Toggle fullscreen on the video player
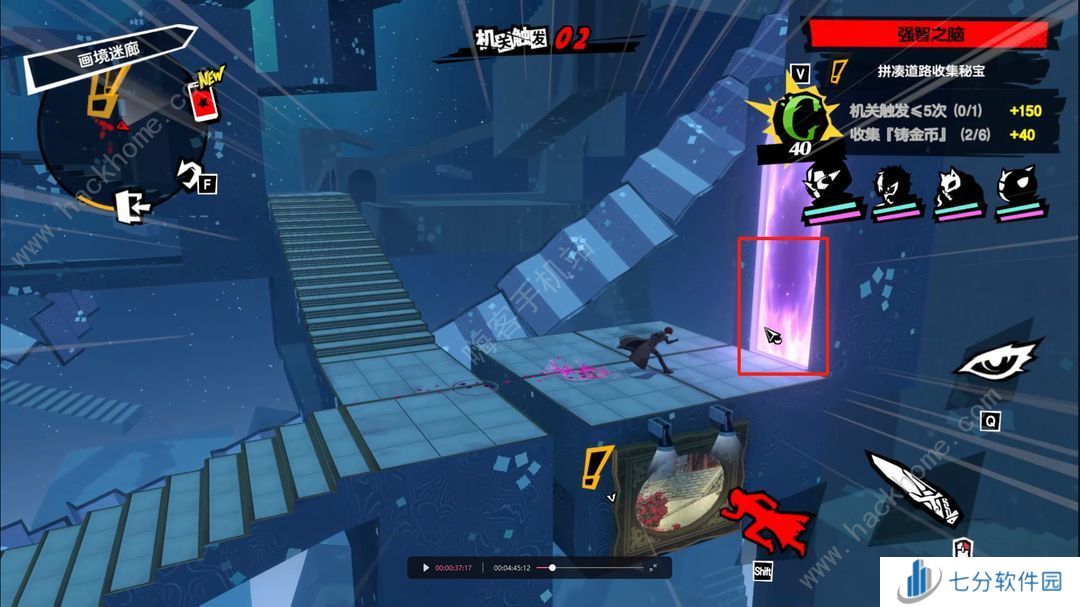This screenshot has width=1080, height=607. click(x=654, y=568)
